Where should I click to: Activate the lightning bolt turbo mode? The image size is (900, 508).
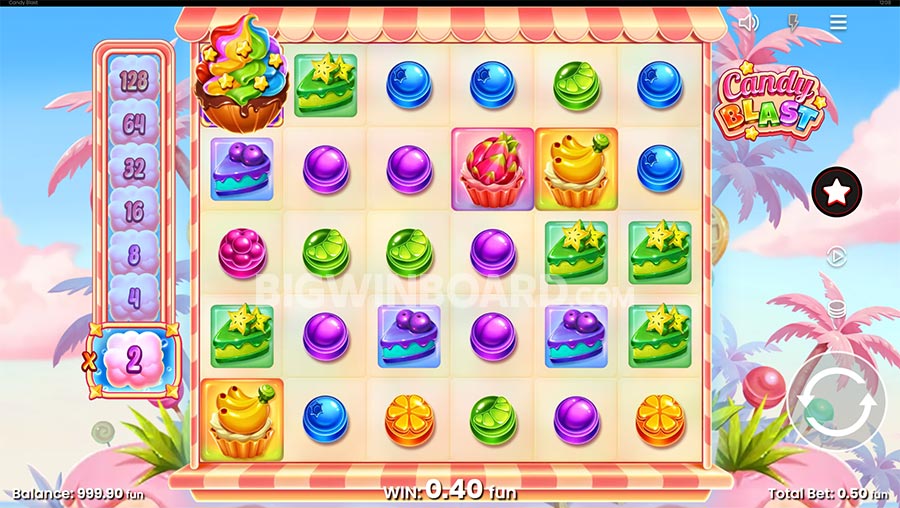point(793,22)
